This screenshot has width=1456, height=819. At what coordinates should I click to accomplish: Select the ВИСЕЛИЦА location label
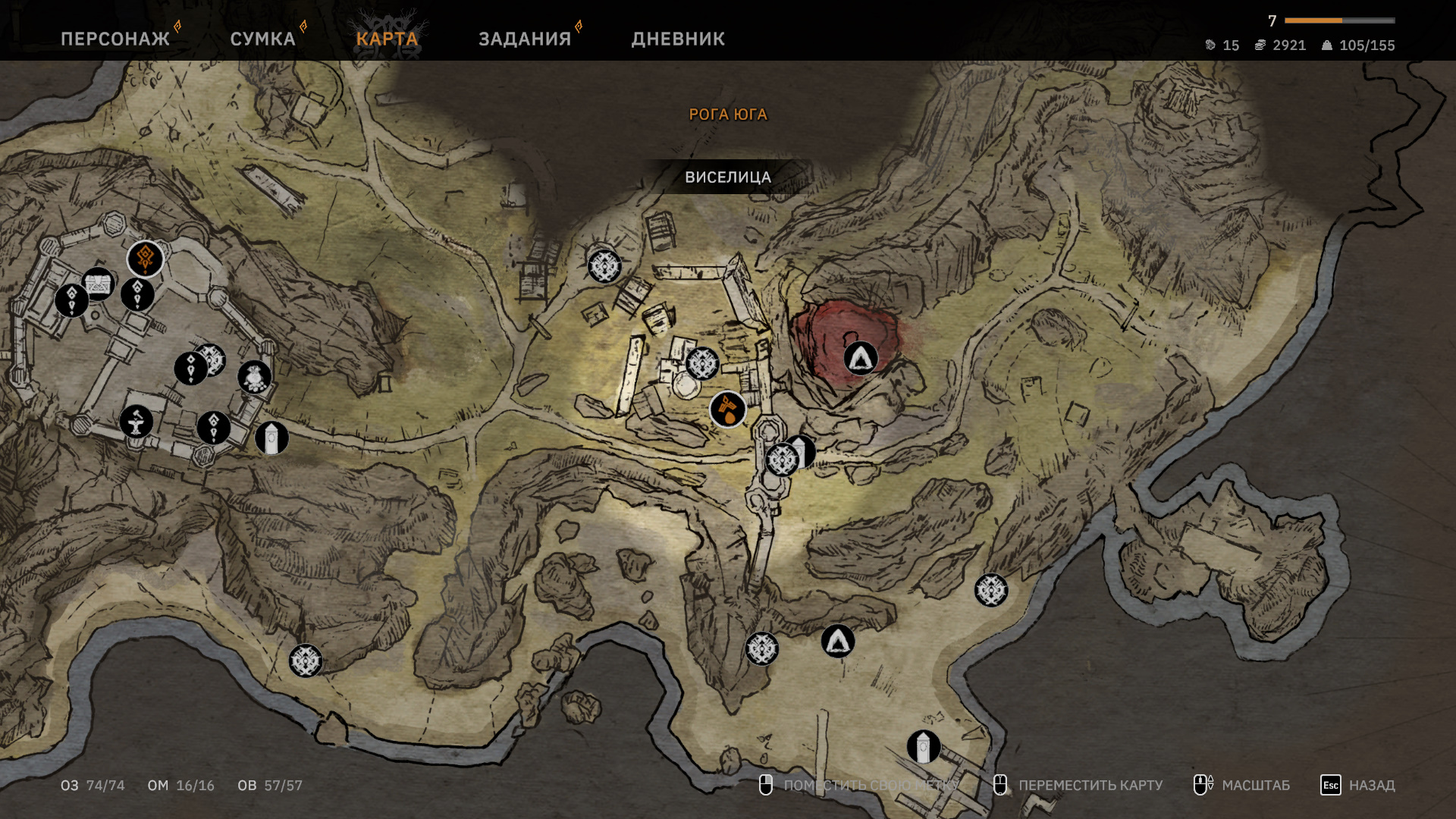[728, 177]
